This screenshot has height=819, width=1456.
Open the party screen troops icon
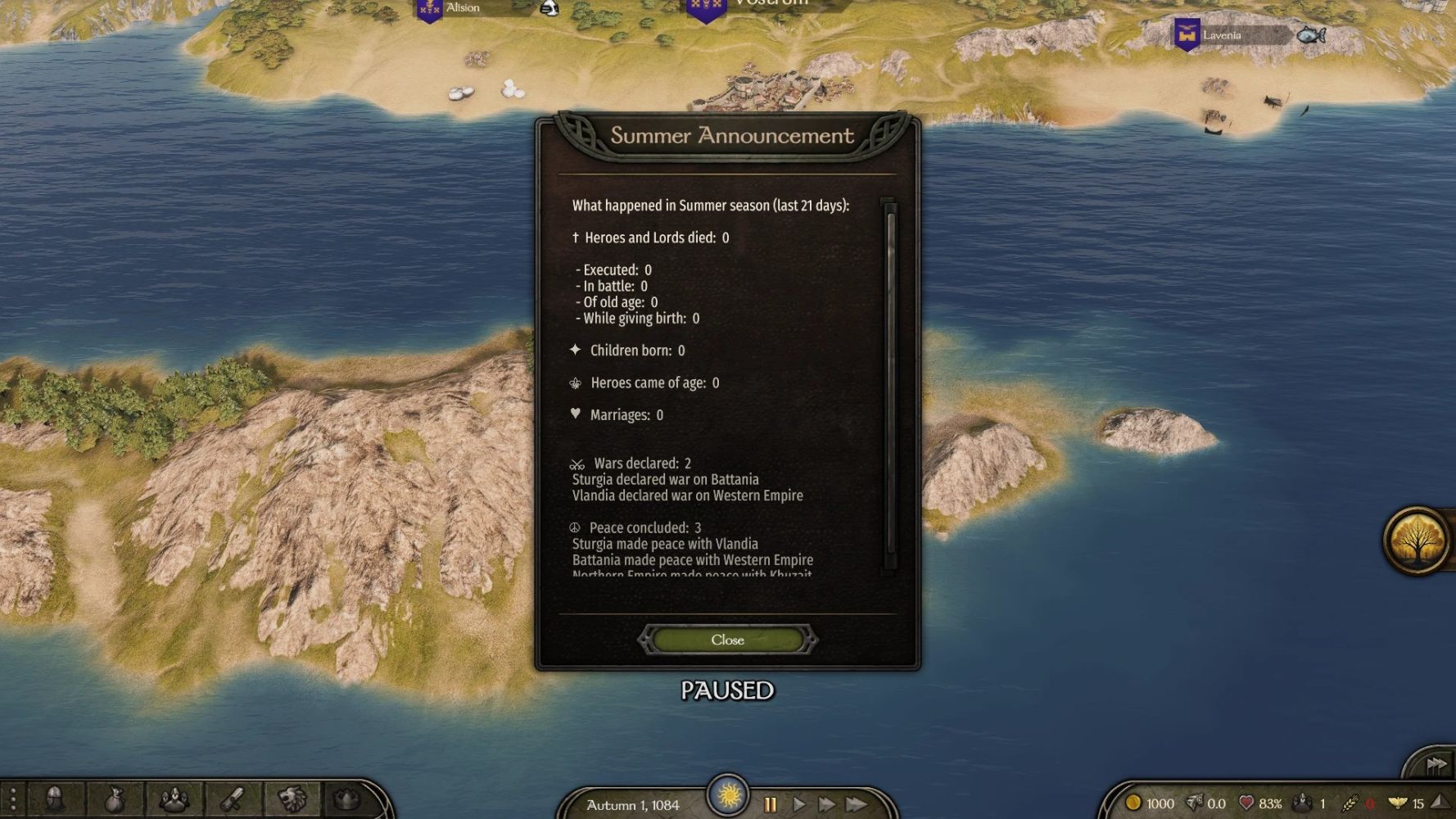pyautogui.click(x=174, y=799)
